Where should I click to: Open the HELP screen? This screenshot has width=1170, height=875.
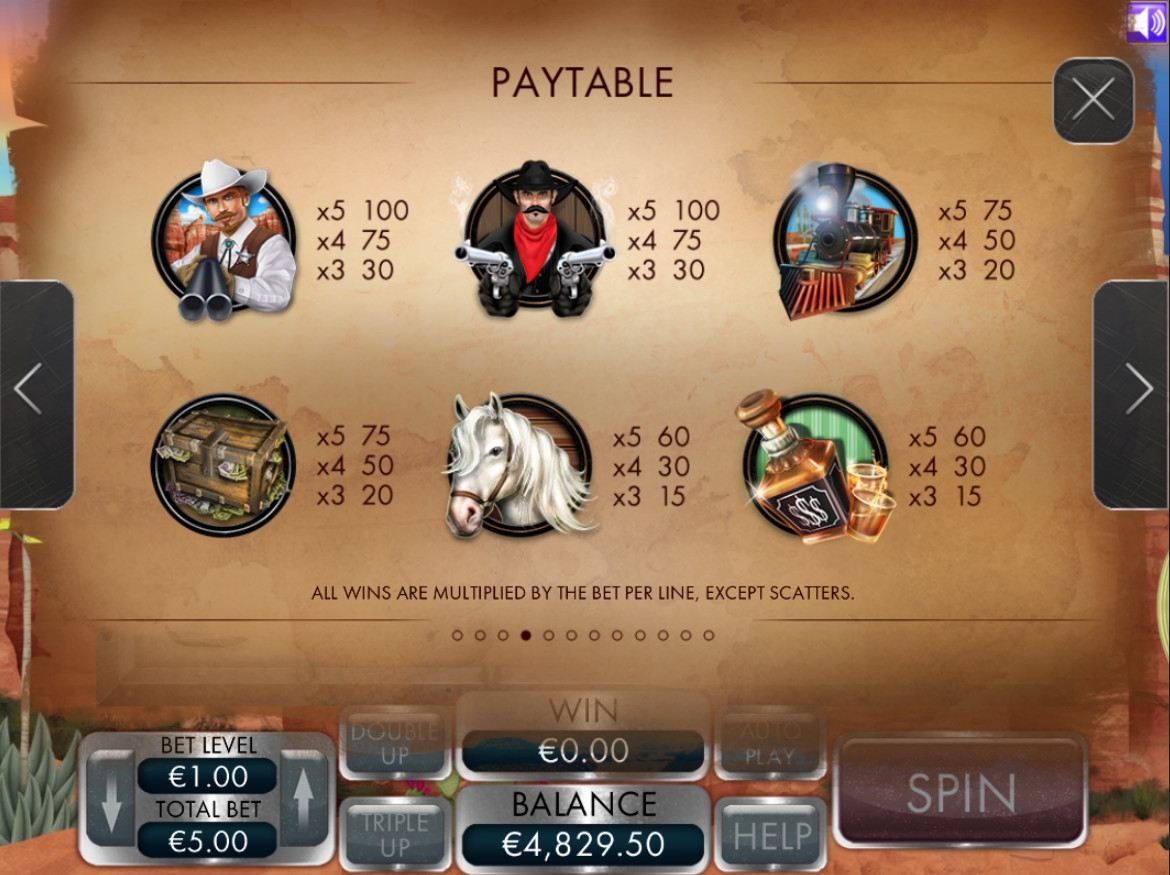tap(769, 836)
